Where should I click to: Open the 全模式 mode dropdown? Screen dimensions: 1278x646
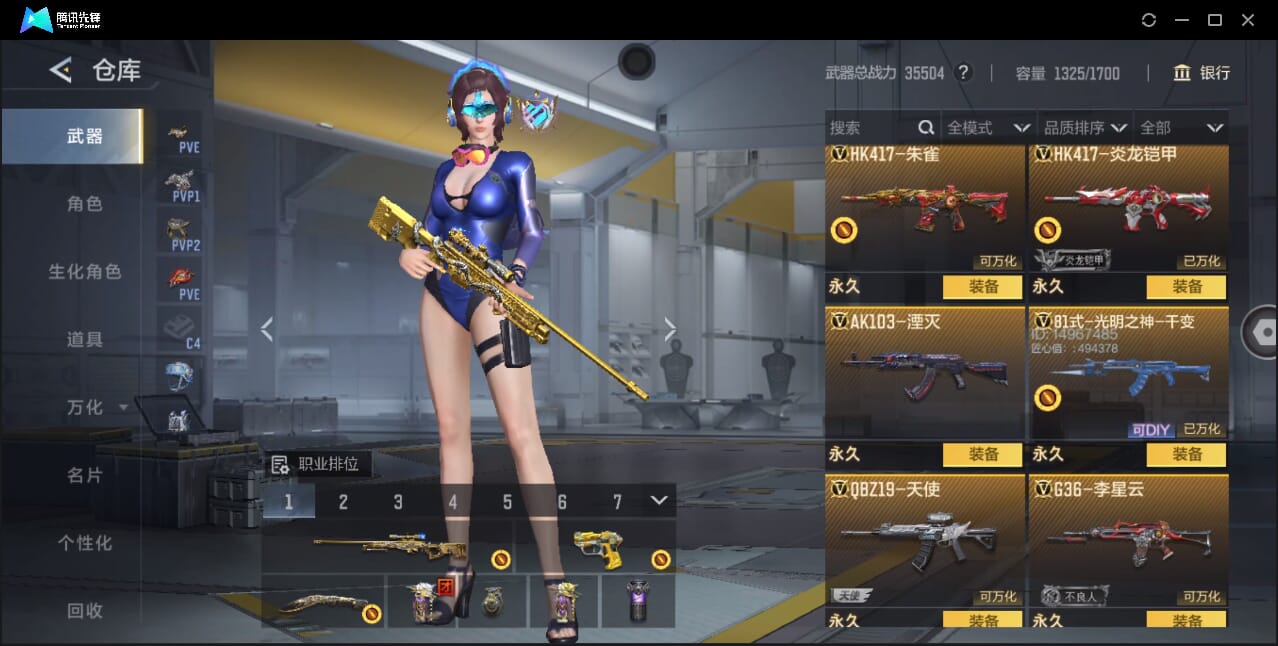(x=988, y=128)
